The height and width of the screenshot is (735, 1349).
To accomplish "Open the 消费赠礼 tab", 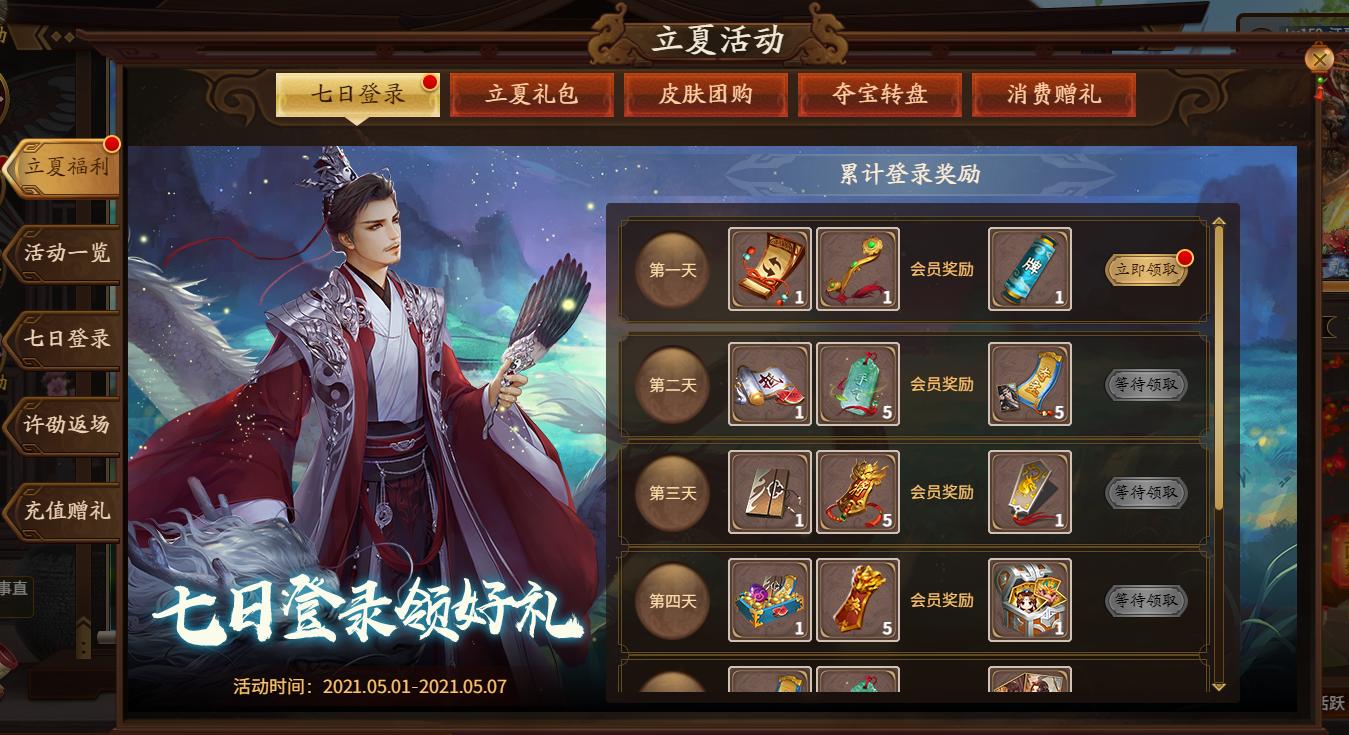I will coord(1053,94).
